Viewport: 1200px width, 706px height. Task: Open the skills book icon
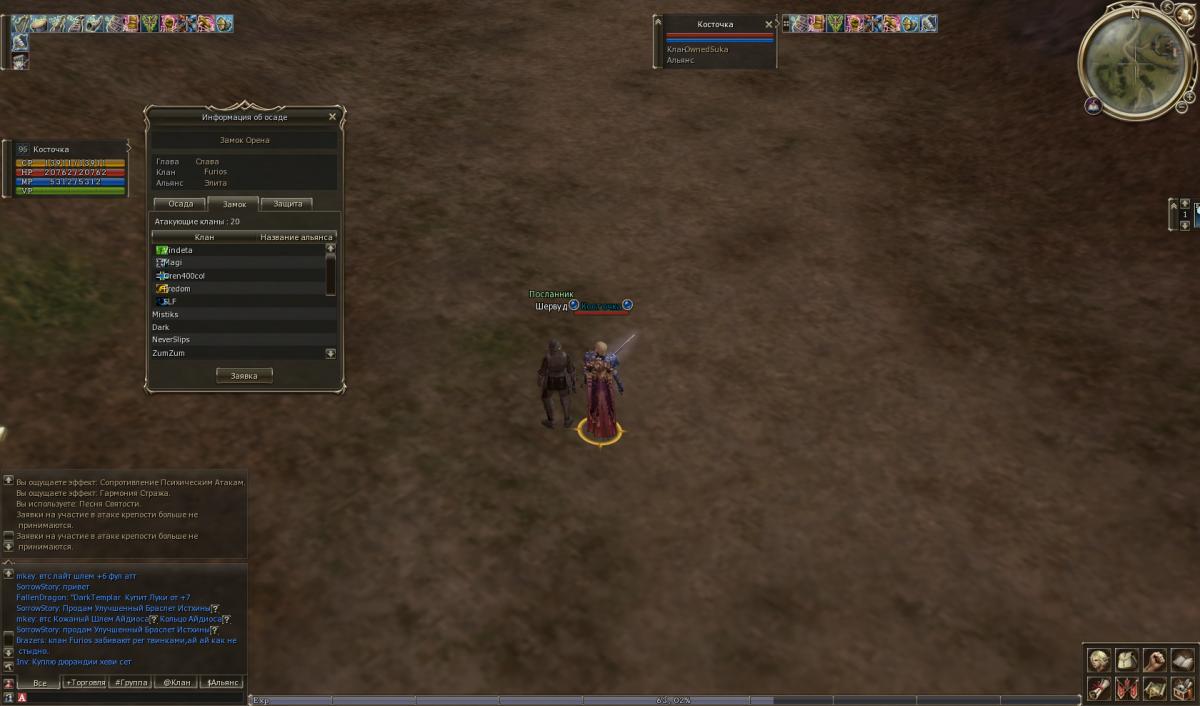(1181, 660)
